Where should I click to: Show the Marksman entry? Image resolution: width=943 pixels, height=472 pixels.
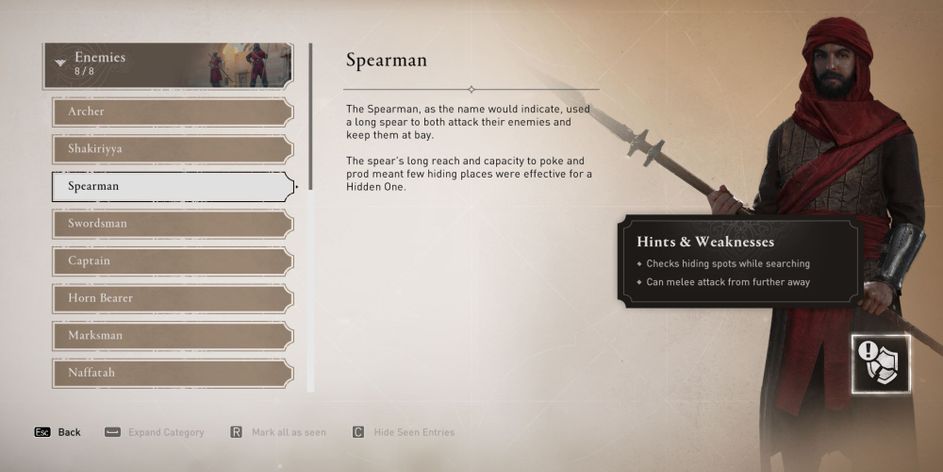[172, 335]
